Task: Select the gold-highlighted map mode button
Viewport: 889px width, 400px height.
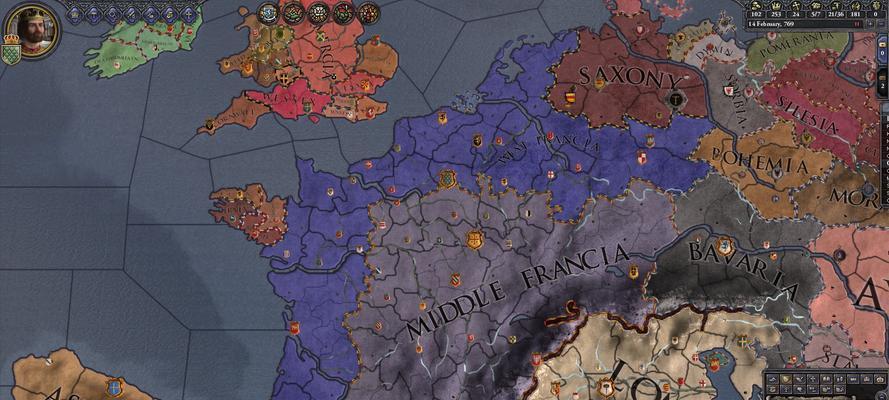Action: click(786, 379)
